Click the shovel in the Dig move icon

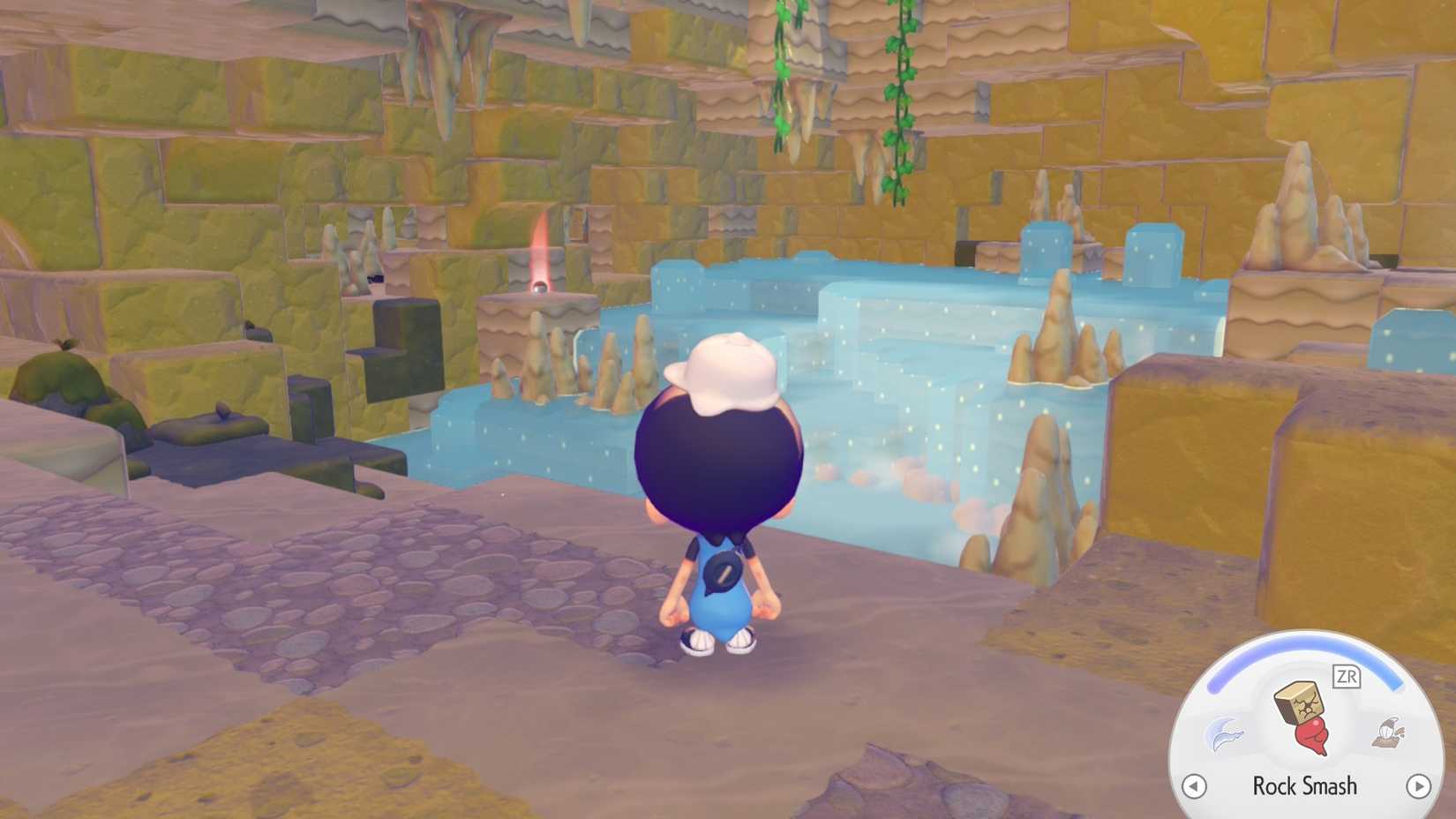pos(1390,726)
